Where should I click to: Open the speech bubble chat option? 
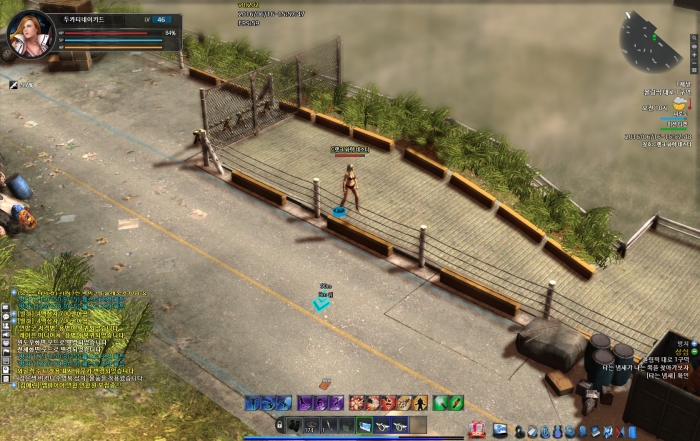(x=6, y=314)
